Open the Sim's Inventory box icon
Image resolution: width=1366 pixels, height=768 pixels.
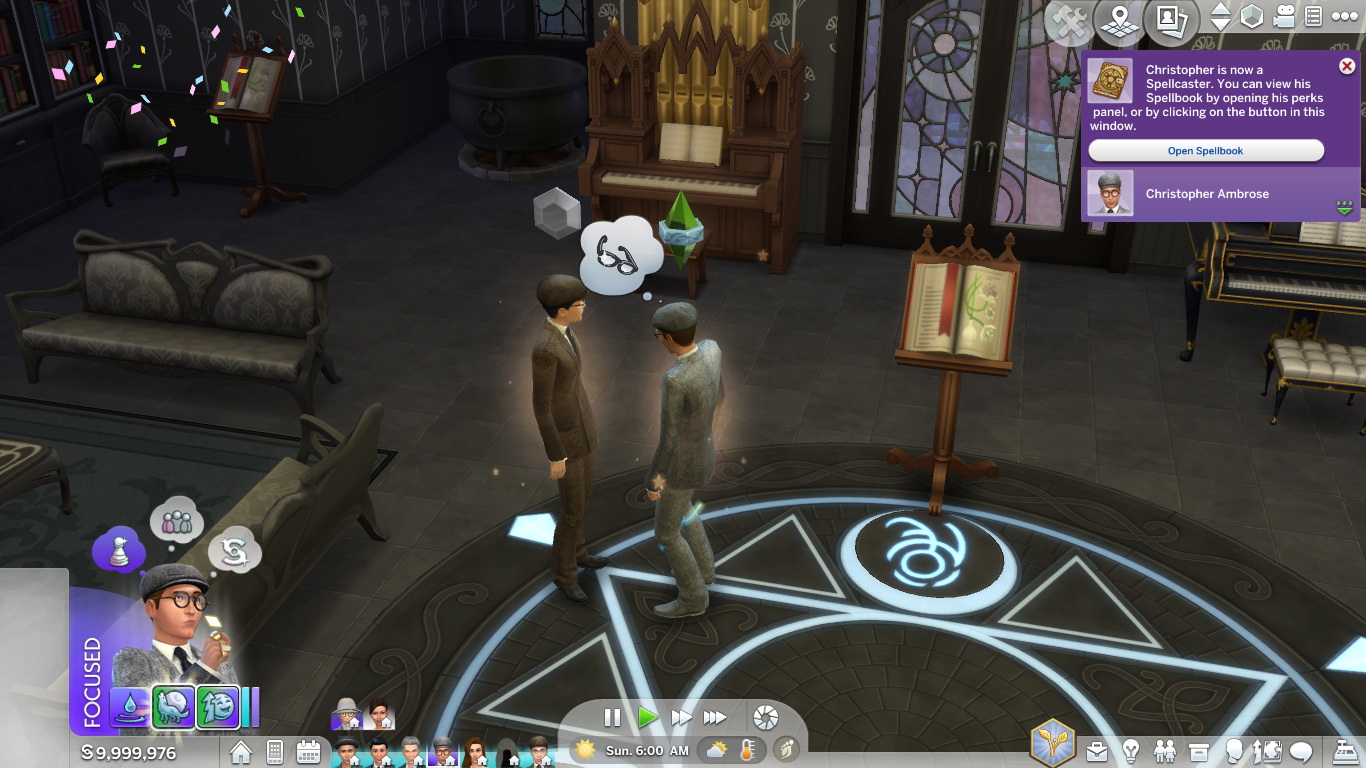click(1198, 752)
